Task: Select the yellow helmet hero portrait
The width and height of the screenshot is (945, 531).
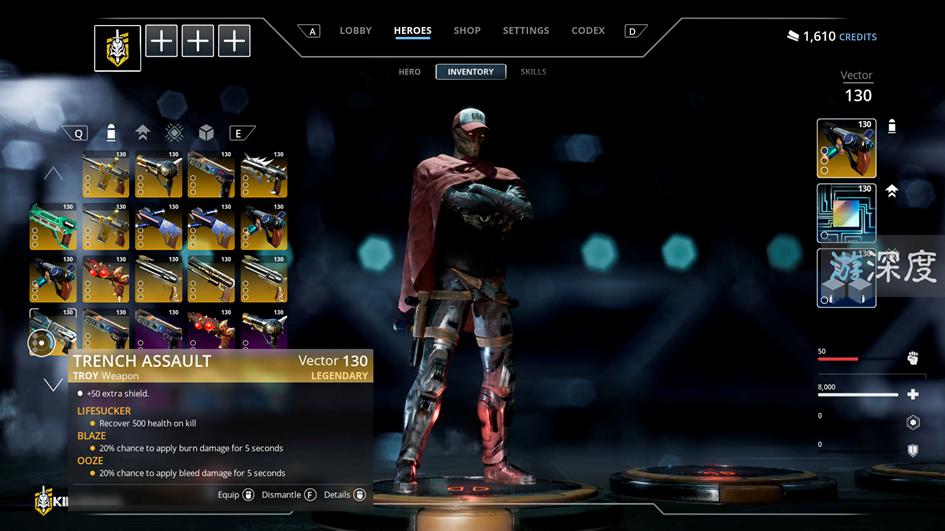Action: 118,48
